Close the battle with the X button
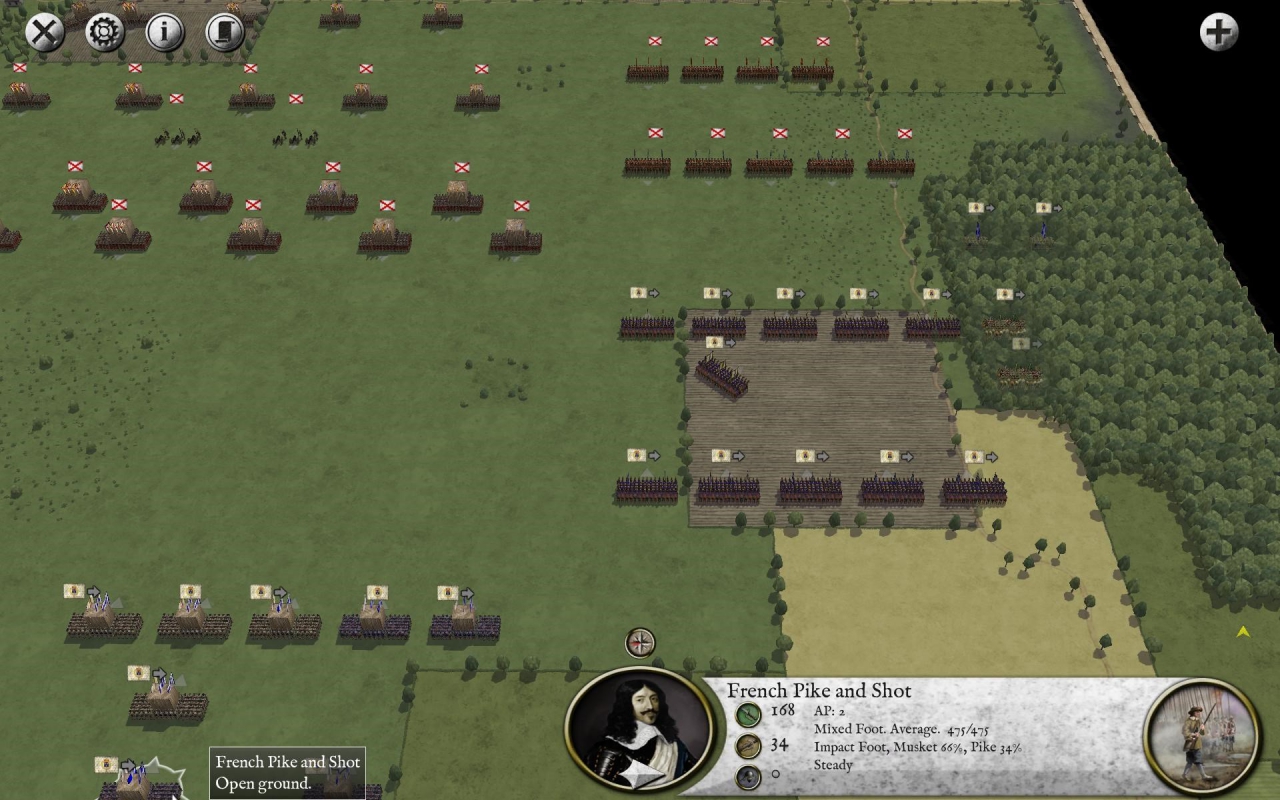 pos(44,32)
